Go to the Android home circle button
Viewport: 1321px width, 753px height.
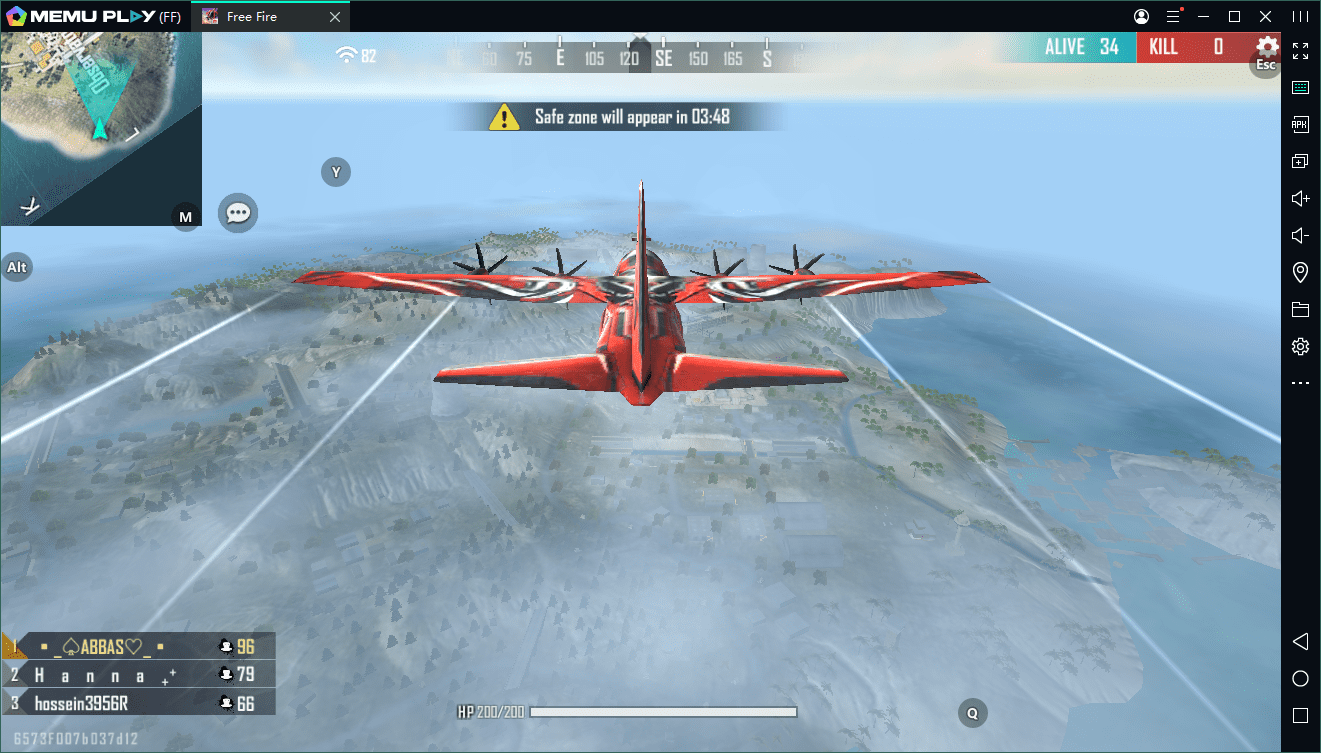click(1300, 679)
